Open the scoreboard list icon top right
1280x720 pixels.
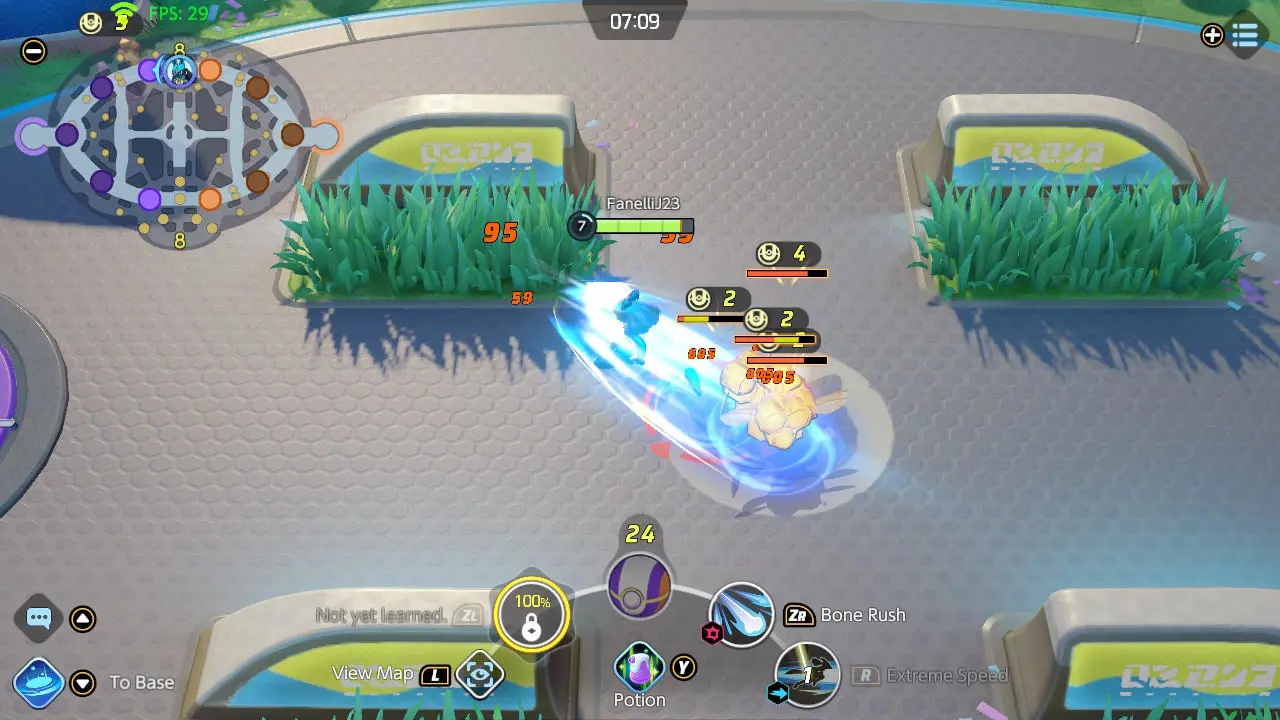pyautogui.click(x=1245, y=36)
